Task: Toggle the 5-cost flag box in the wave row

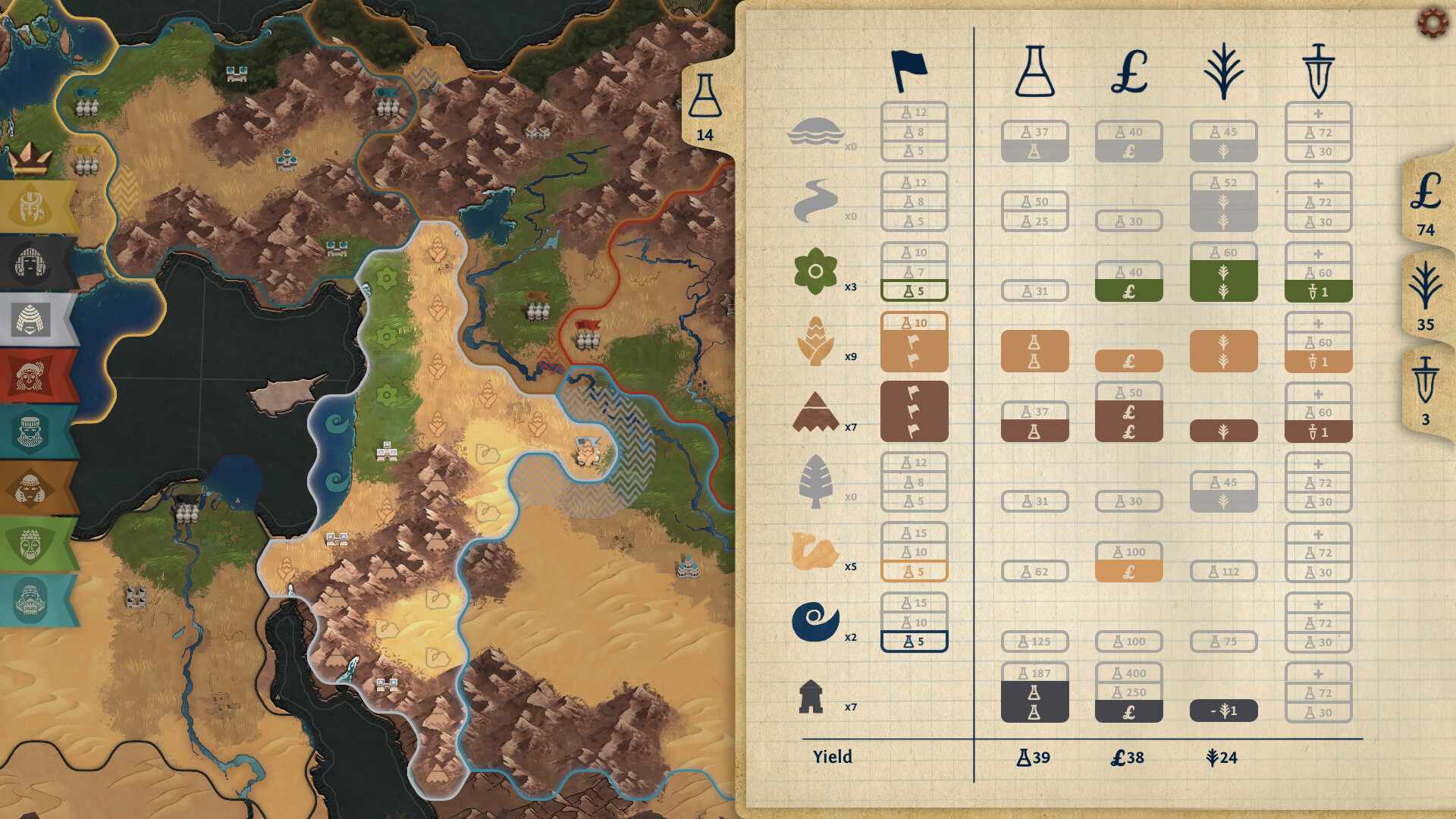Action: coord(914,641)
